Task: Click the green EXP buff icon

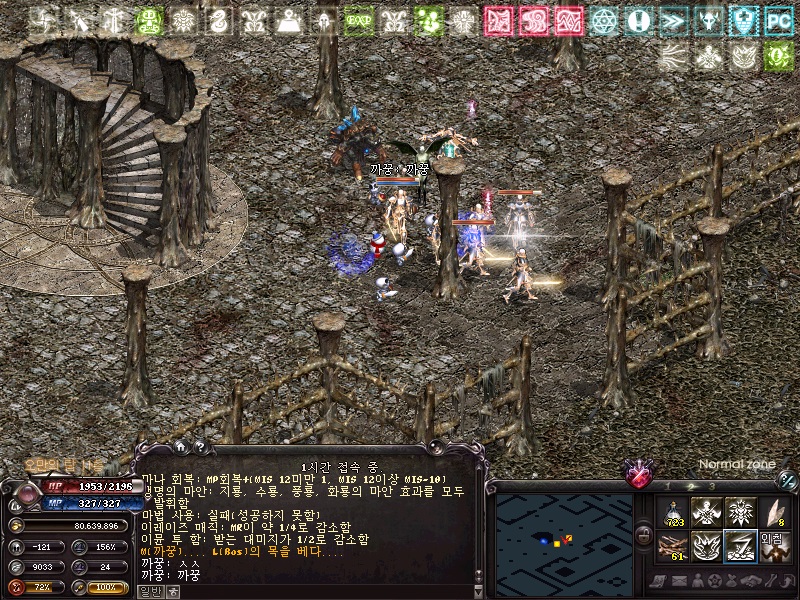Action: (358, 20)
